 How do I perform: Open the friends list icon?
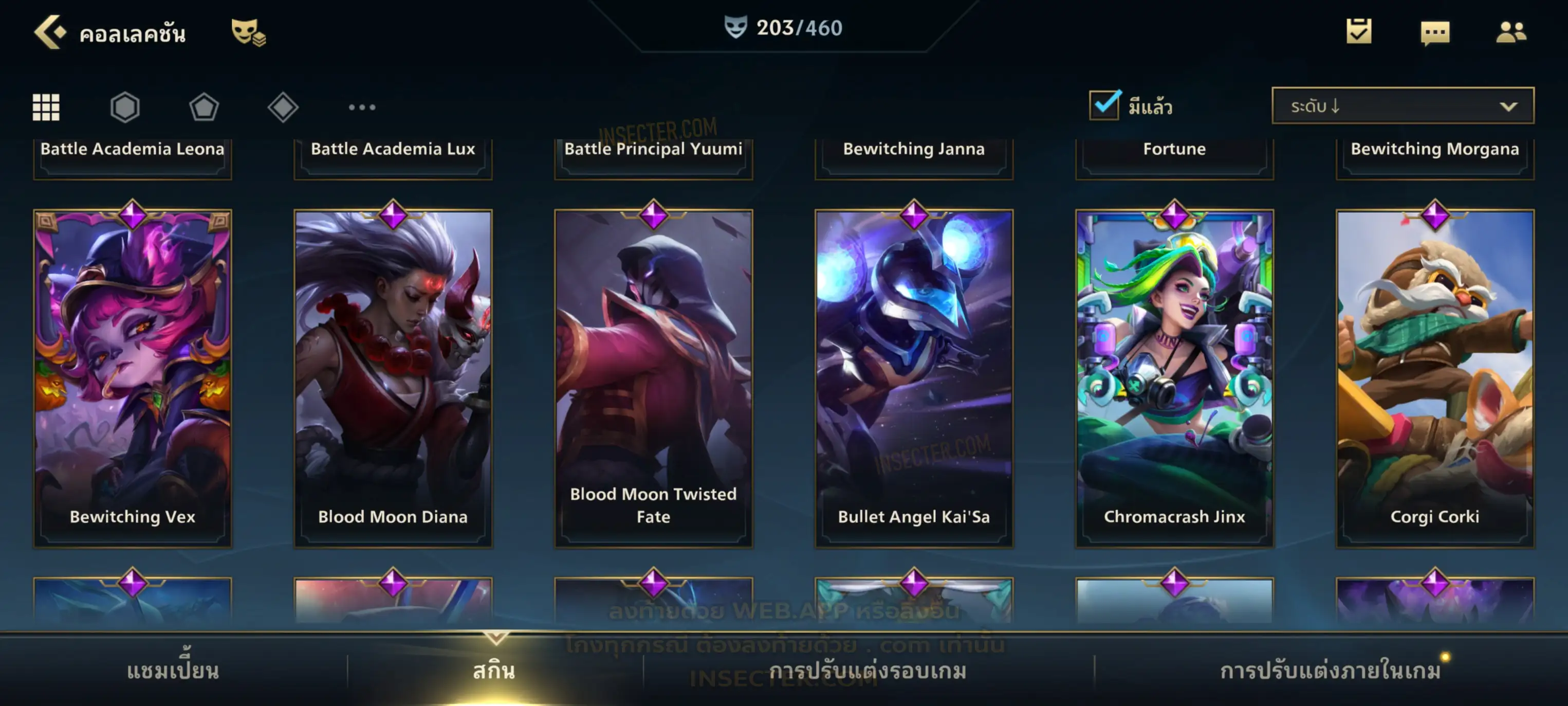(1510, 32)
